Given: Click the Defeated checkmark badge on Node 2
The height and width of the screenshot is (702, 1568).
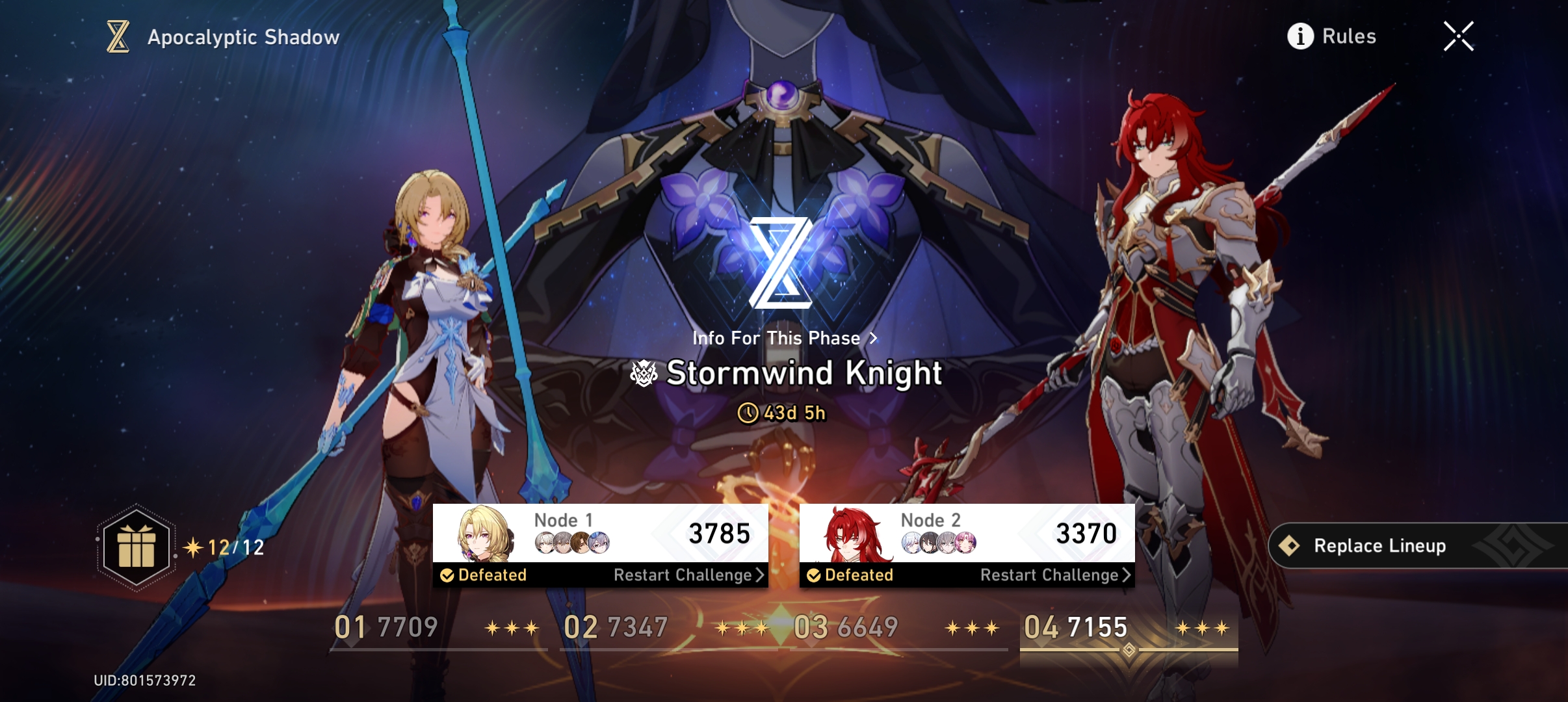Looking at the screenshot, I should (814, 575).
